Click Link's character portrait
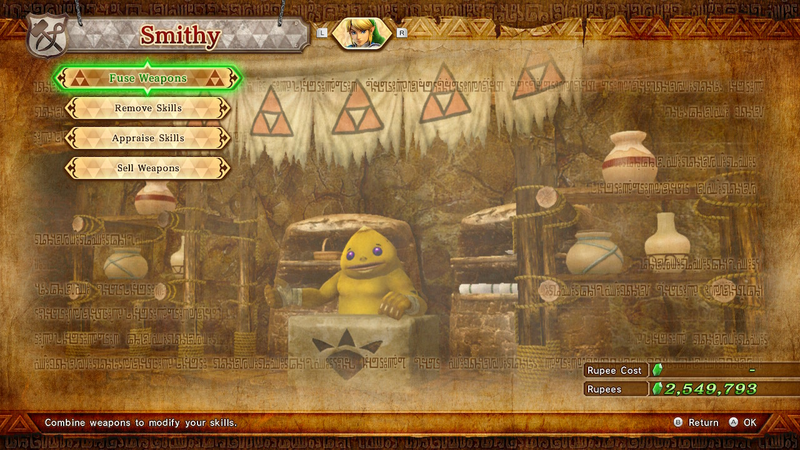 point(360,33)
